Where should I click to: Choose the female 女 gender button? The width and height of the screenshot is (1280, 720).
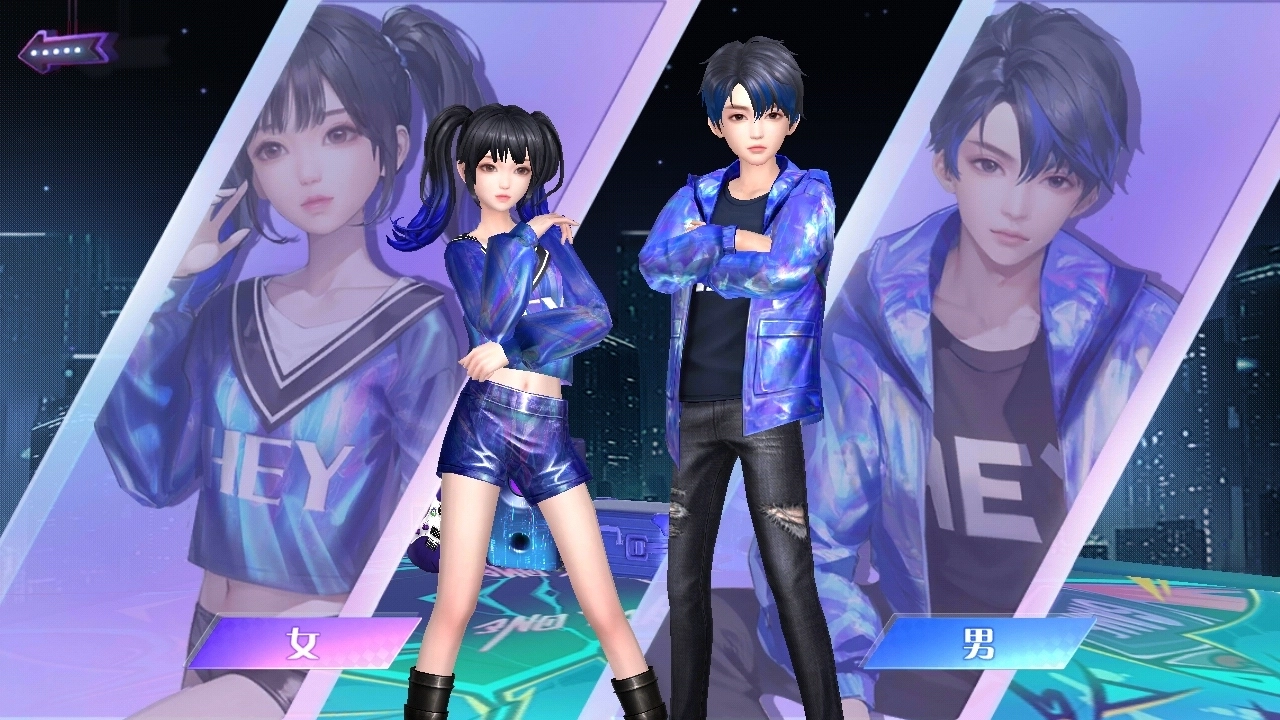click(303, 642)
